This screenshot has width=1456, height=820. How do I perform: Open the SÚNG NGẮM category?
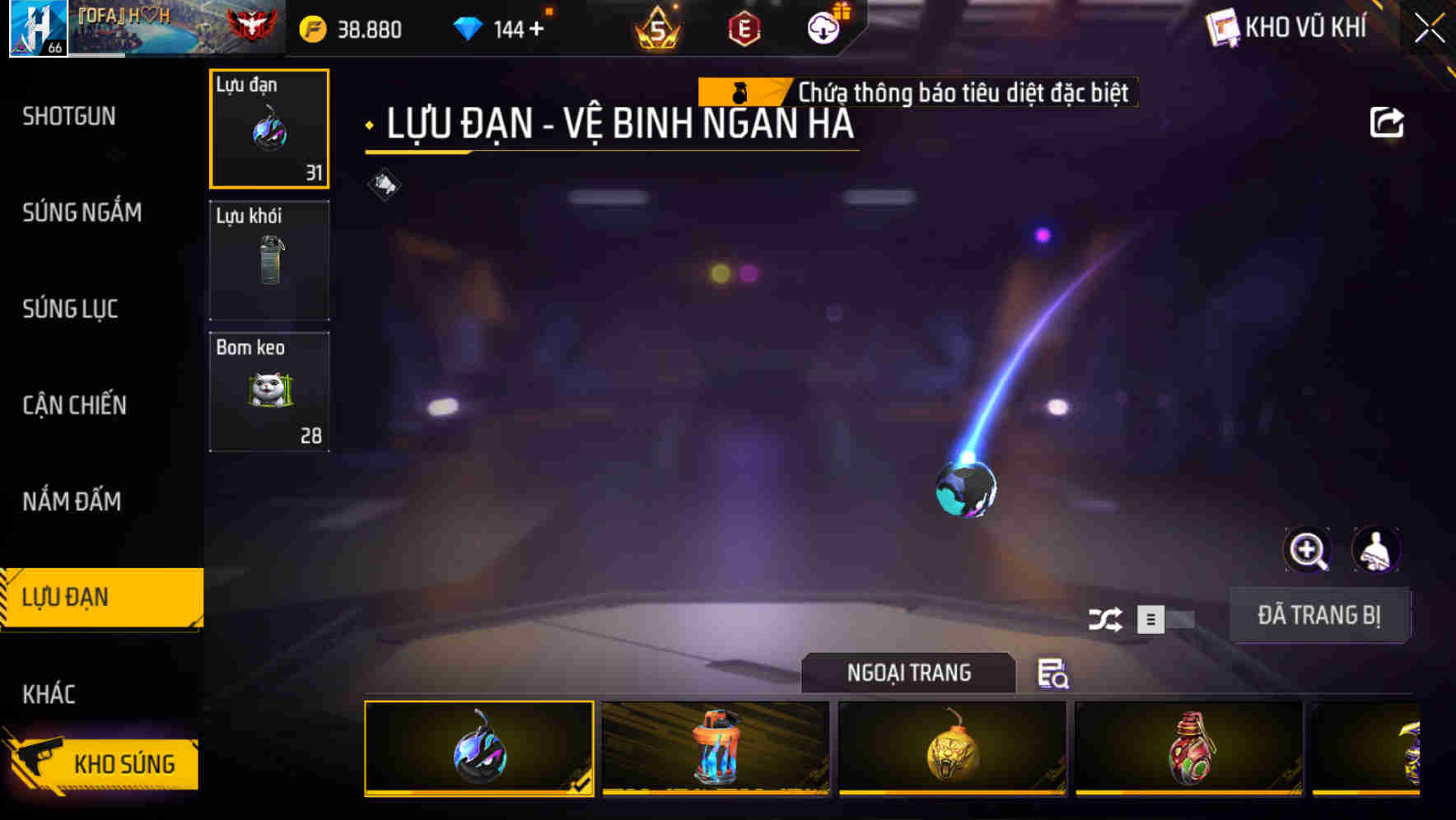[x=82, y=212]
